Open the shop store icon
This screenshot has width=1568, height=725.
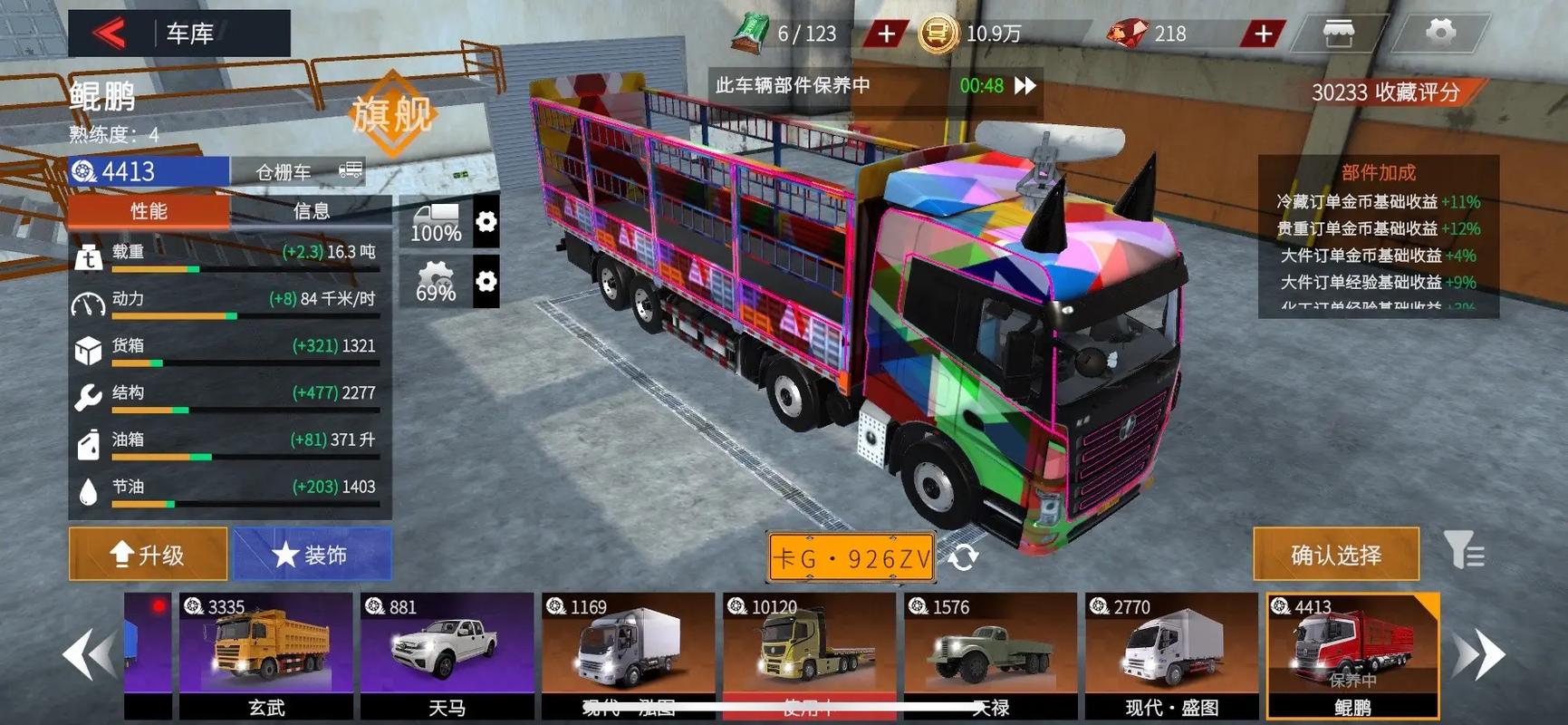pos(1338,34)
